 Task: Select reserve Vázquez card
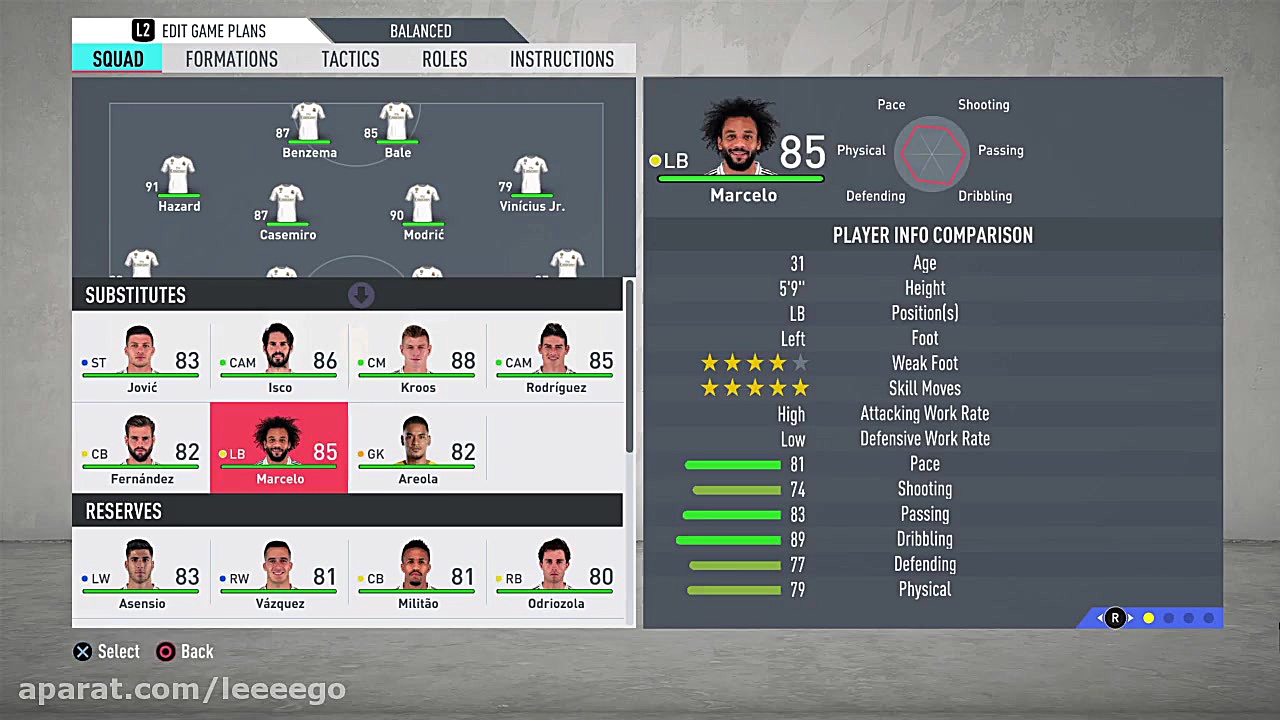click(279, 573)
